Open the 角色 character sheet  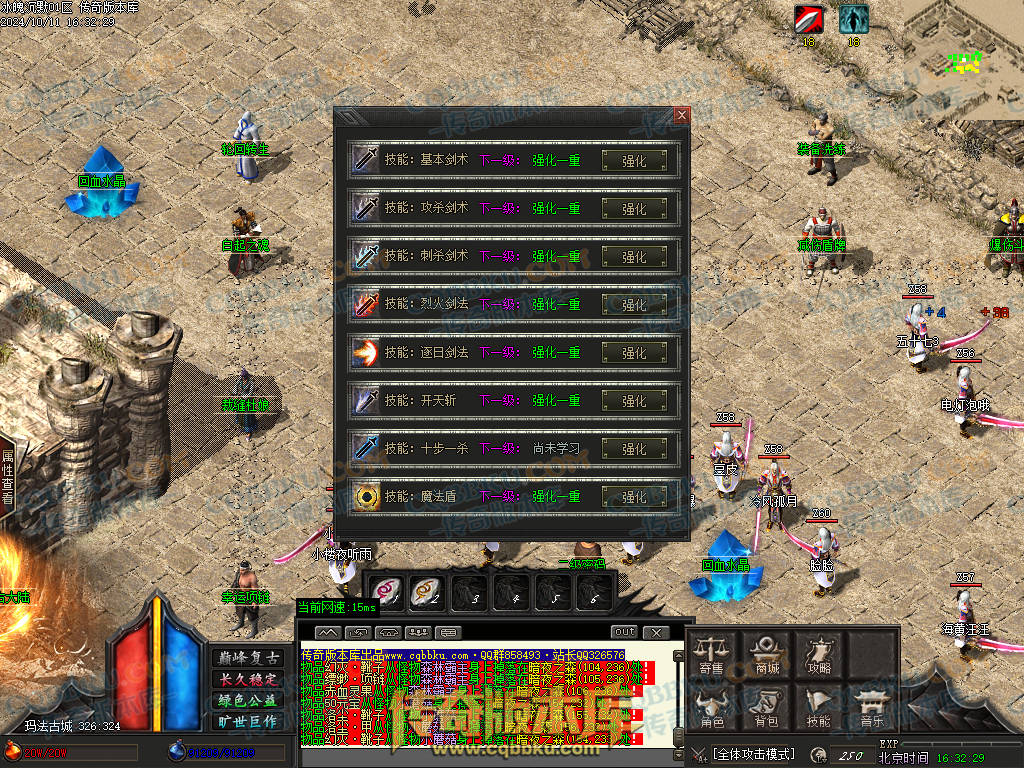point(712,708)
